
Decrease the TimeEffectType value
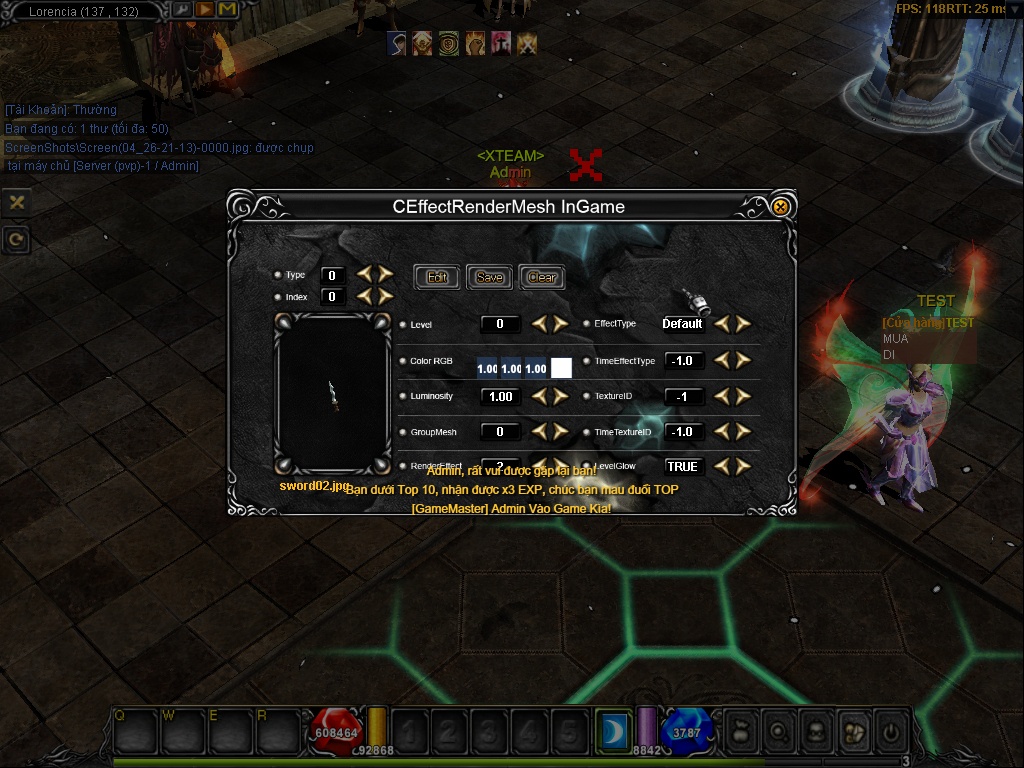723,360
